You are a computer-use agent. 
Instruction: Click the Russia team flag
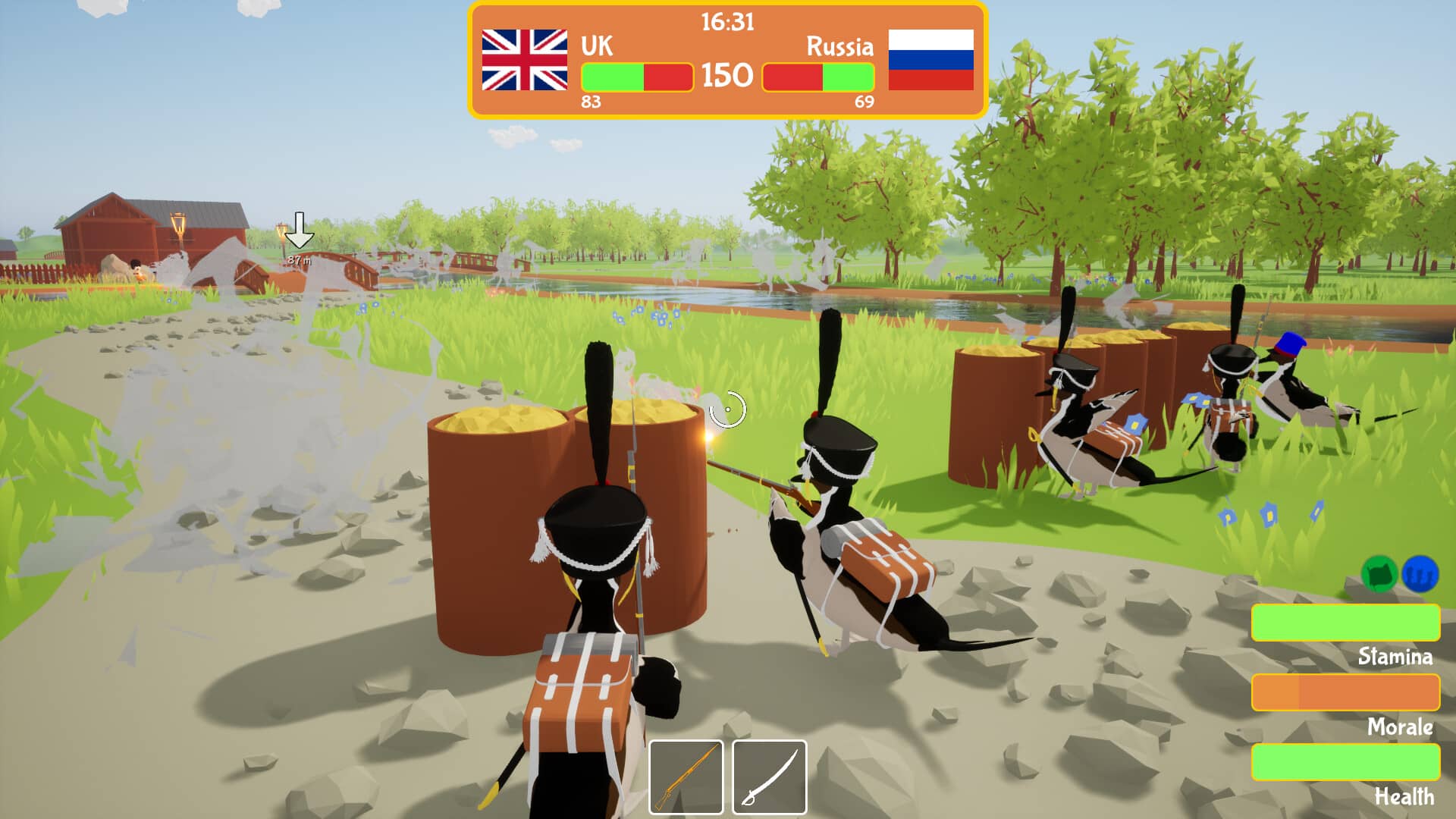[x=930, y=60]
